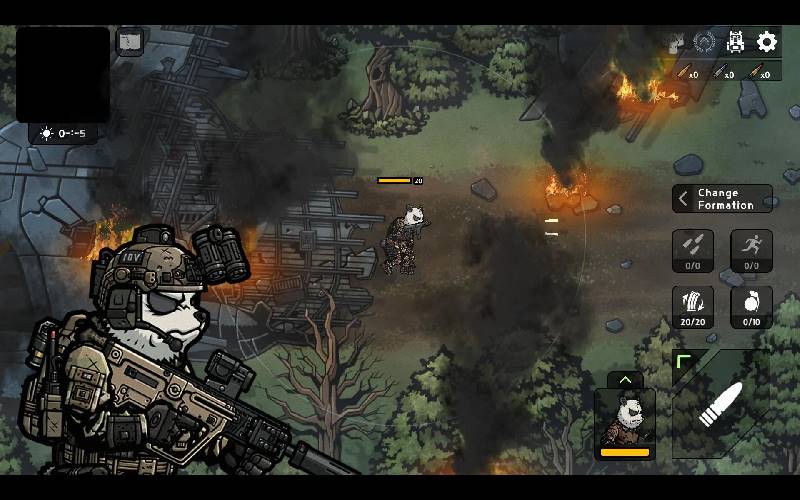Open the backpack inventory
The height and width of the screenshot is (500, 800).
pos(735,42)
